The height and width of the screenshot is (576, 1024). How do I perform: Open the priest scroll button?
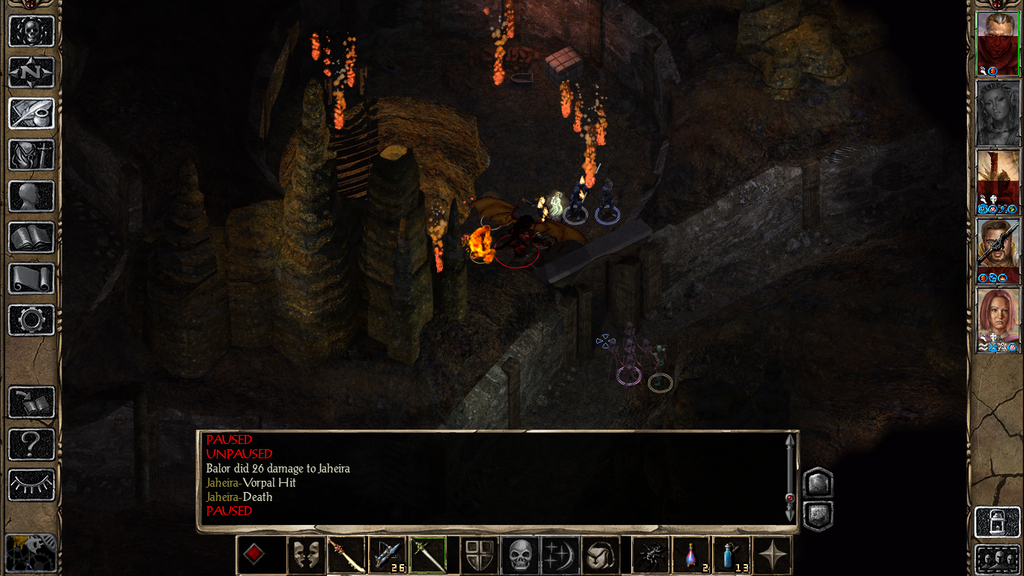(x=31, y=278)
